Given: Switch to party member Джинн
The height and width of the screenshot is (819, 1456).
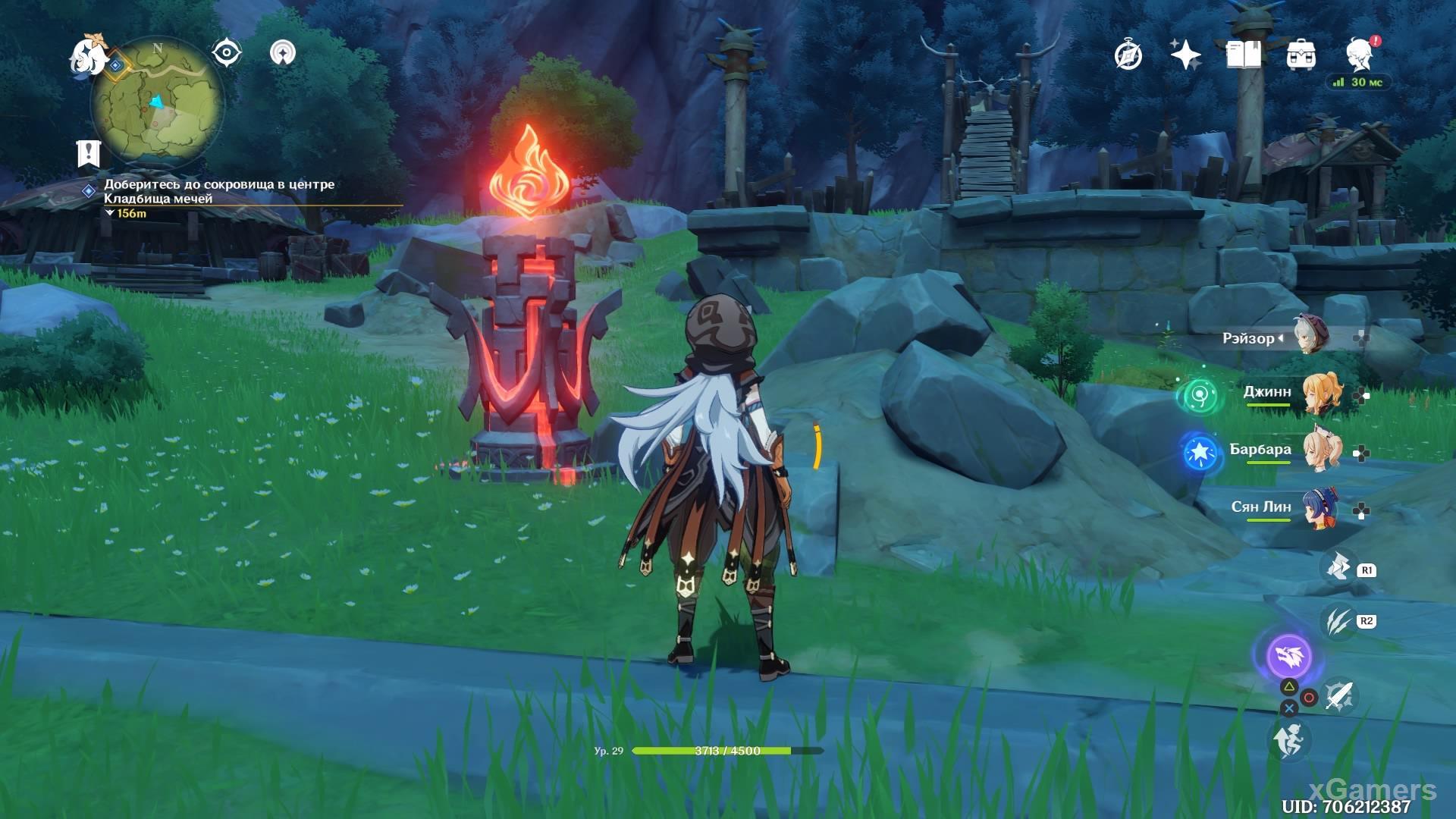Looking at the screenshot, I should pyautogui.click(x=1319, y=393).
